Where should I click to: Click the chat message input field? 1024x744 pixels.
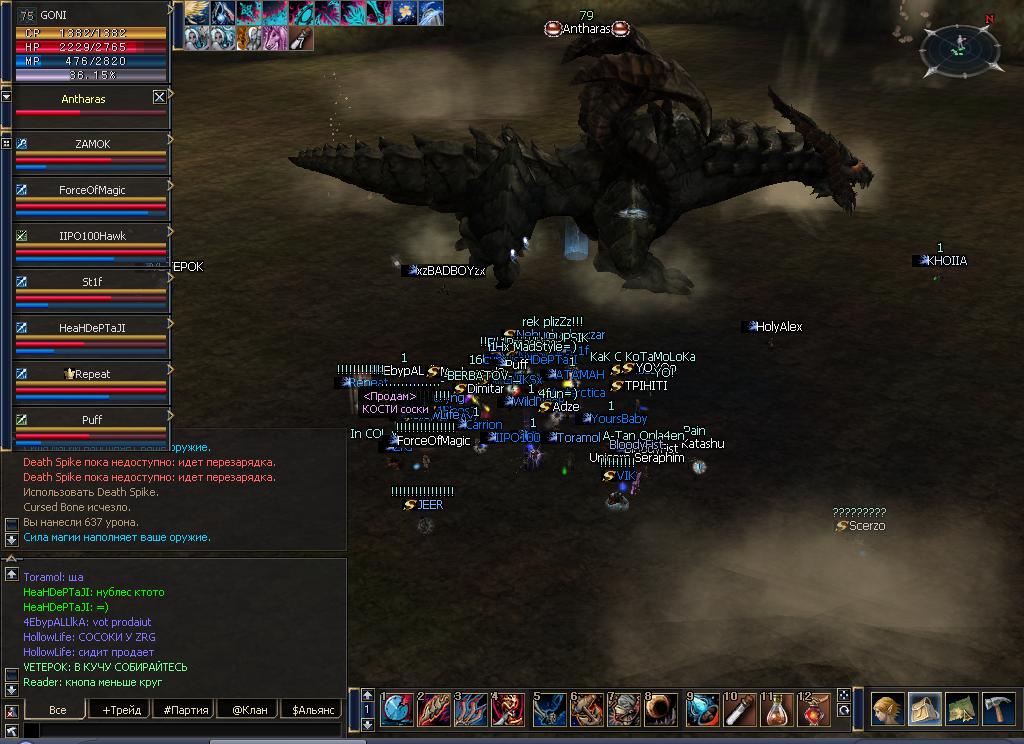pyautogui.click(x=180, y=731)
